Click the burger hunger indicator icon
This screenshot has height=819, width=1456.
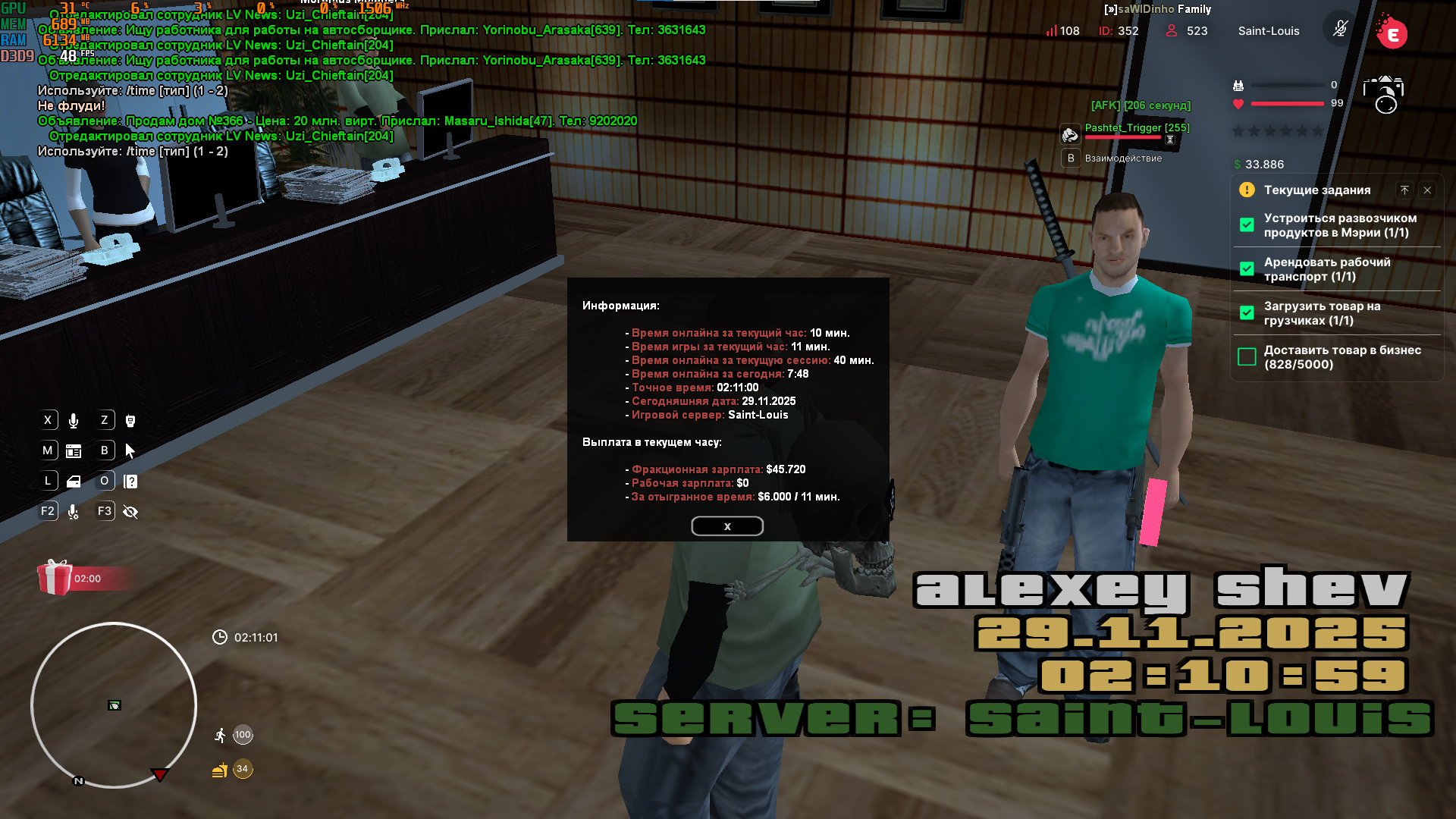click(x=220, y=770)
